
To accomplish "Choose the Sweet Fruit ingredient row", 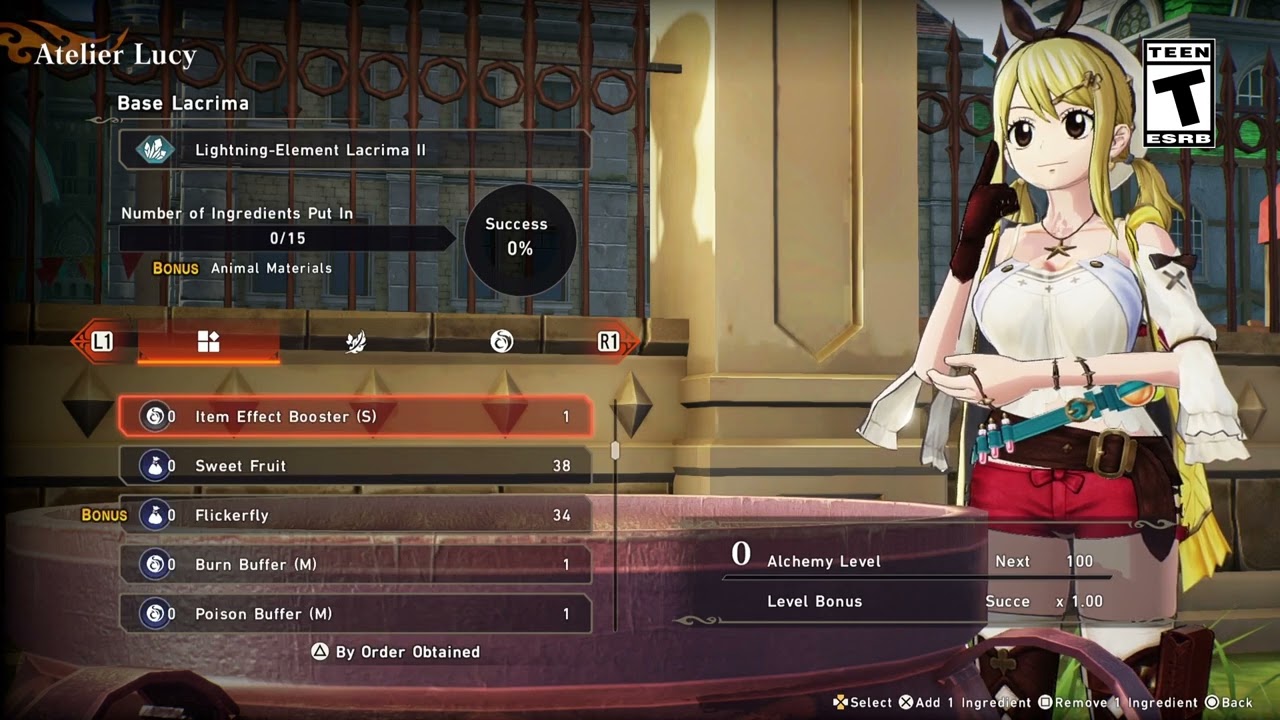I will click(355, 466).
